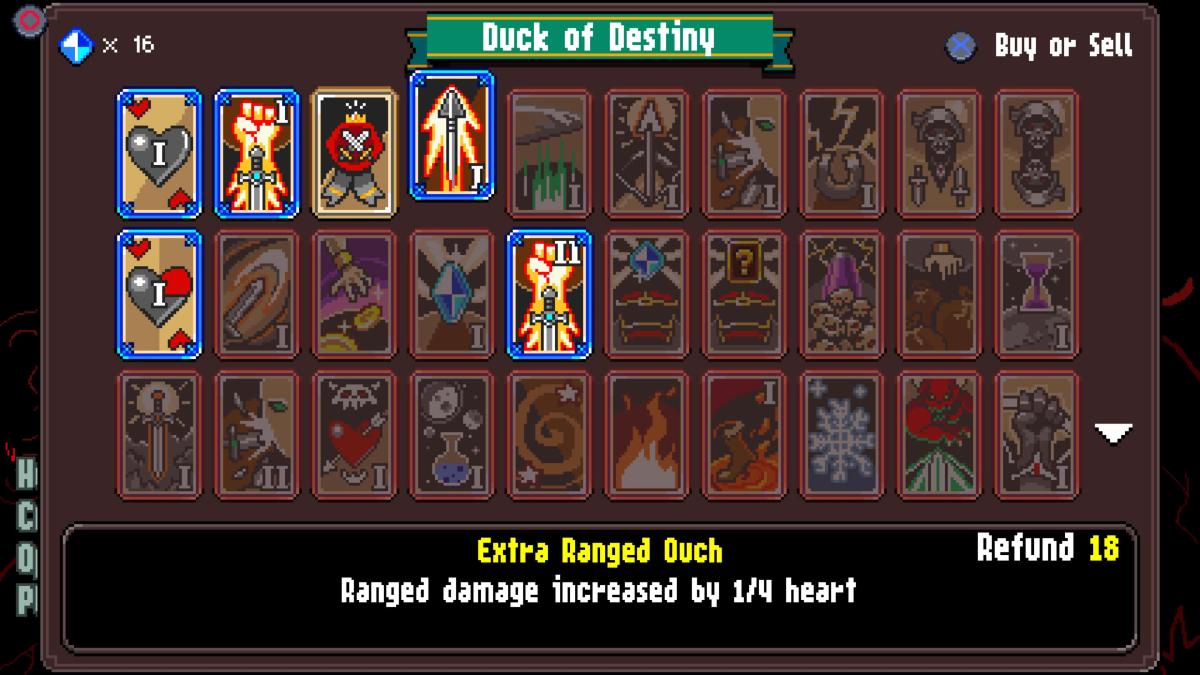
Task: Choose the gray heart card in the top row
Action: click(x=159, y=153)
